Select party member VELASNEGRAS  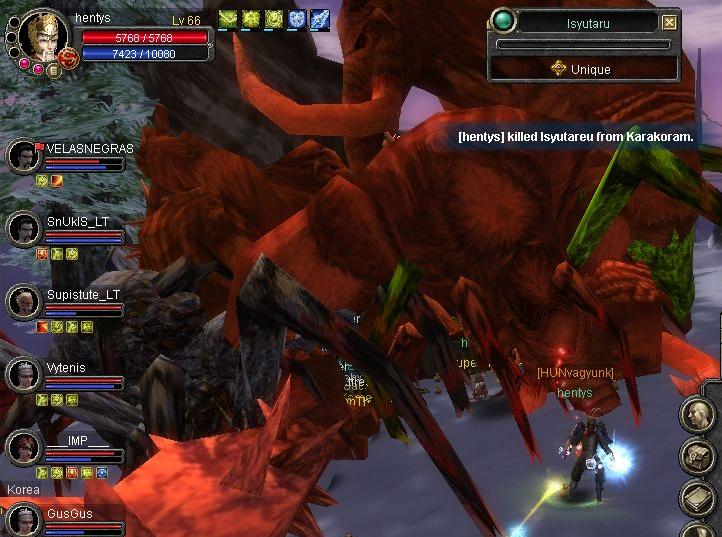[x=23, y=156]
